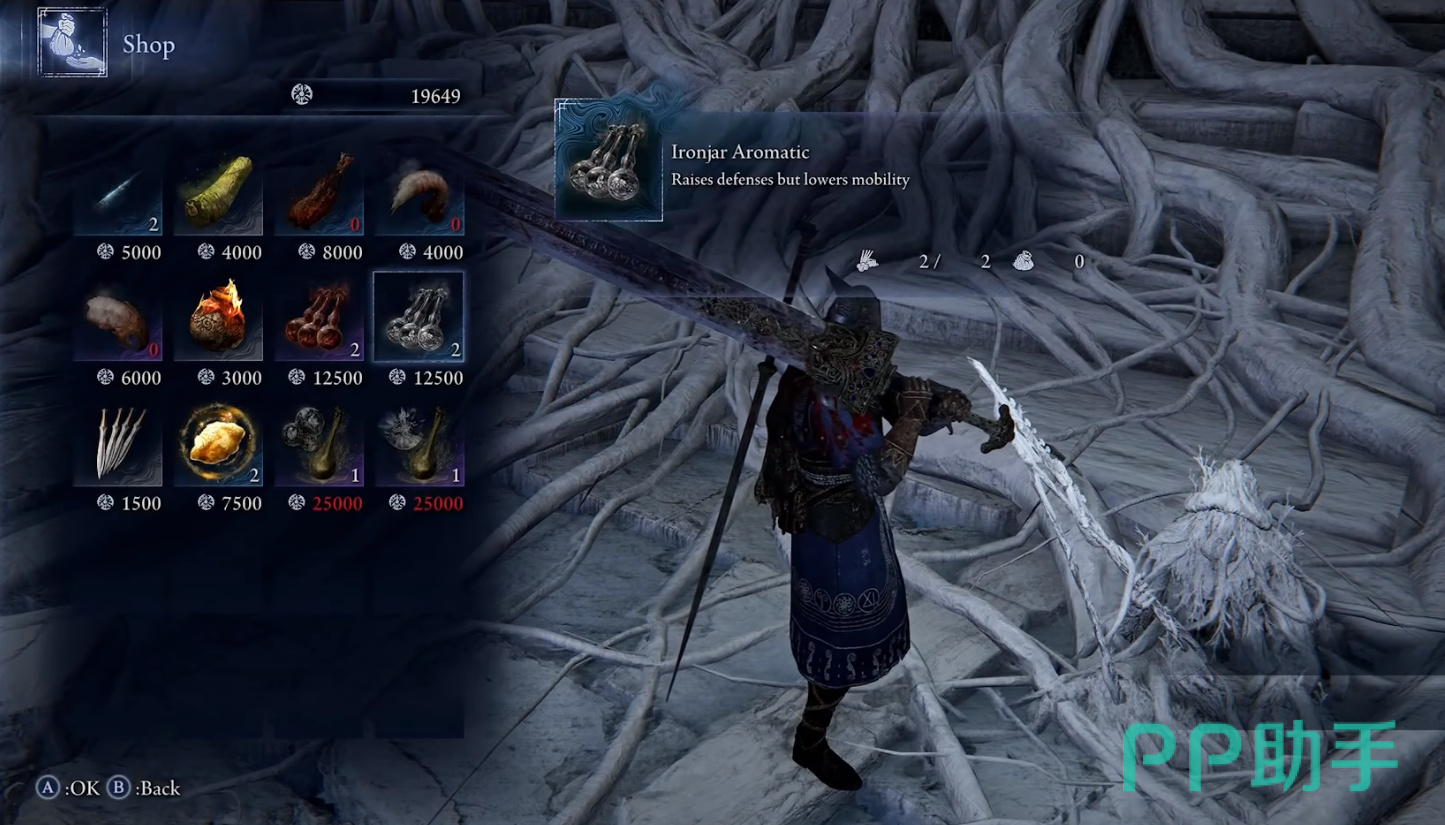The width and height of the screenshot is (1445, 825).
Task: Pick the pale curled prawn for 4000
Action: pos(420,195)
